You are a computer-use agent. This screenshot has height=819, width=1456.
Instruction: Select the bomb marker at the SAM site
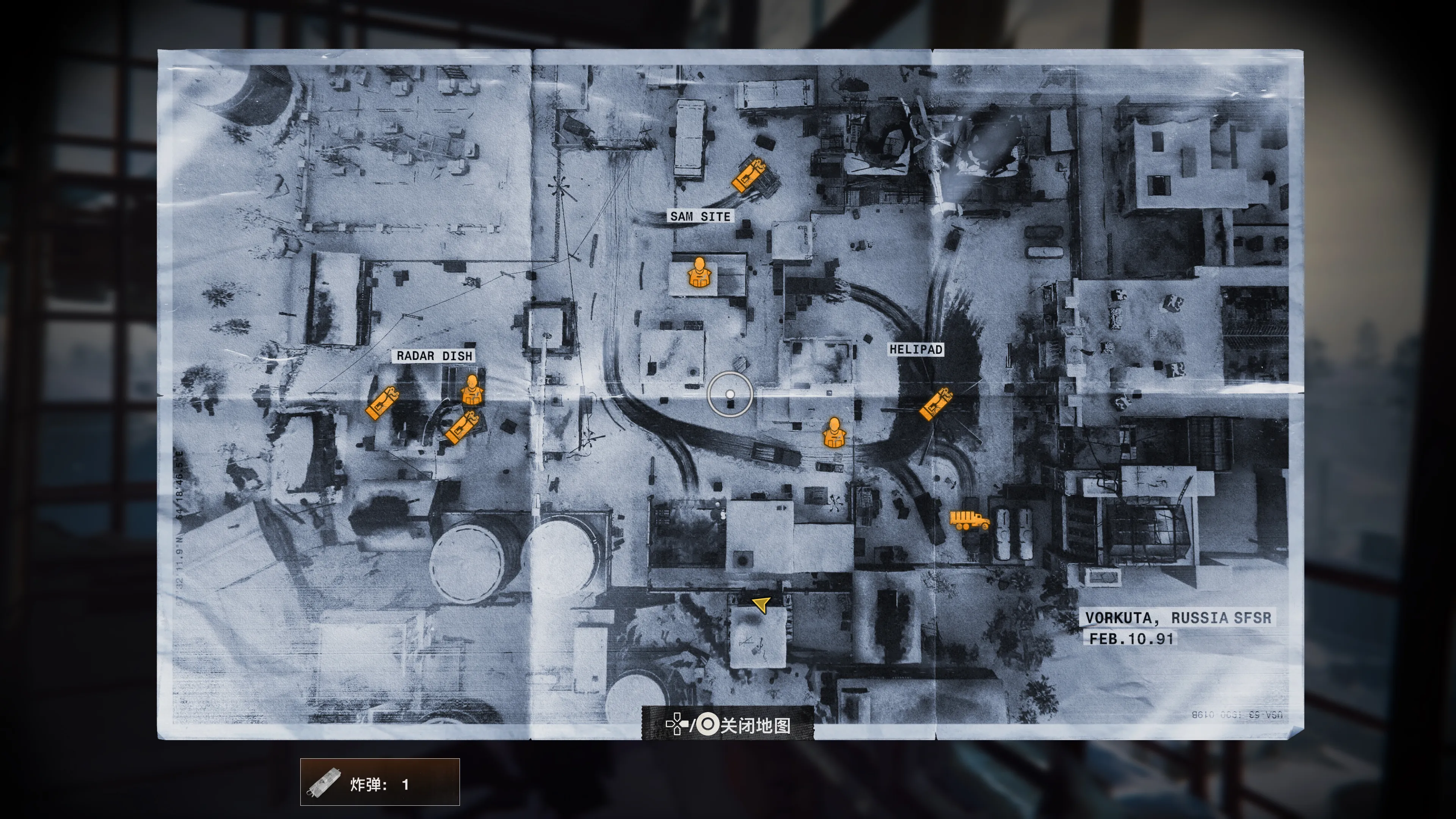[748, 175]
